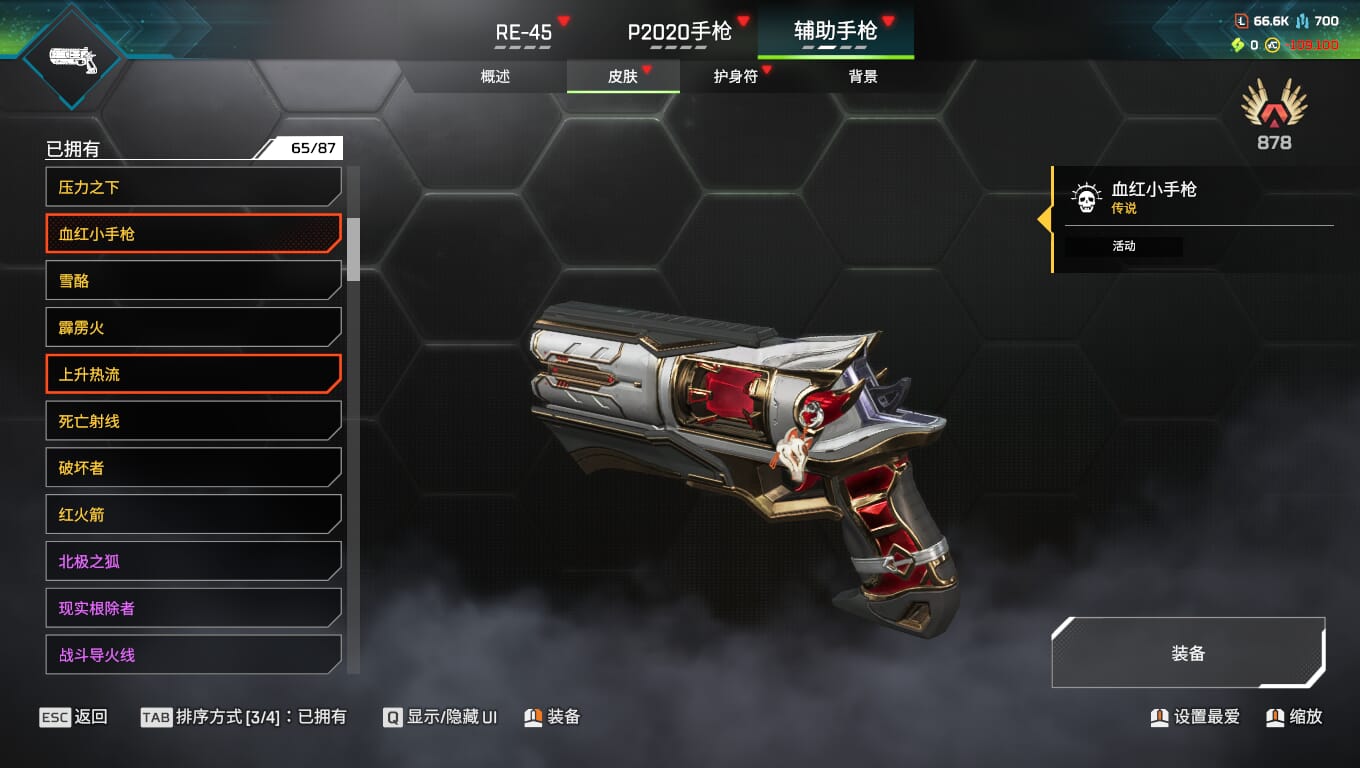Image resolution: width=1360 pixels, height=768 pixels.
Task: Pick the 破坏者 skin
Action: click(193, 468)
